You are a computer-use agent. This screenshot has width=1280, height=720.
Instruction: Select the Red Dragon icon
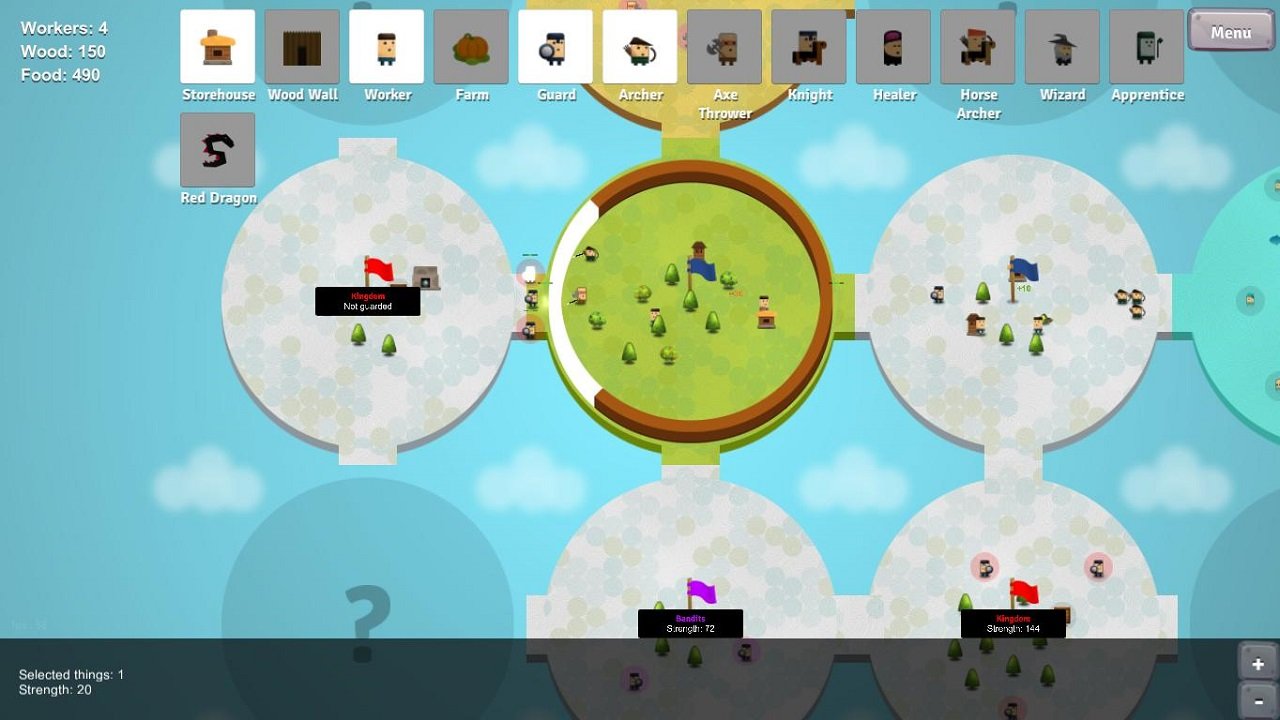[x=218, y=150]
